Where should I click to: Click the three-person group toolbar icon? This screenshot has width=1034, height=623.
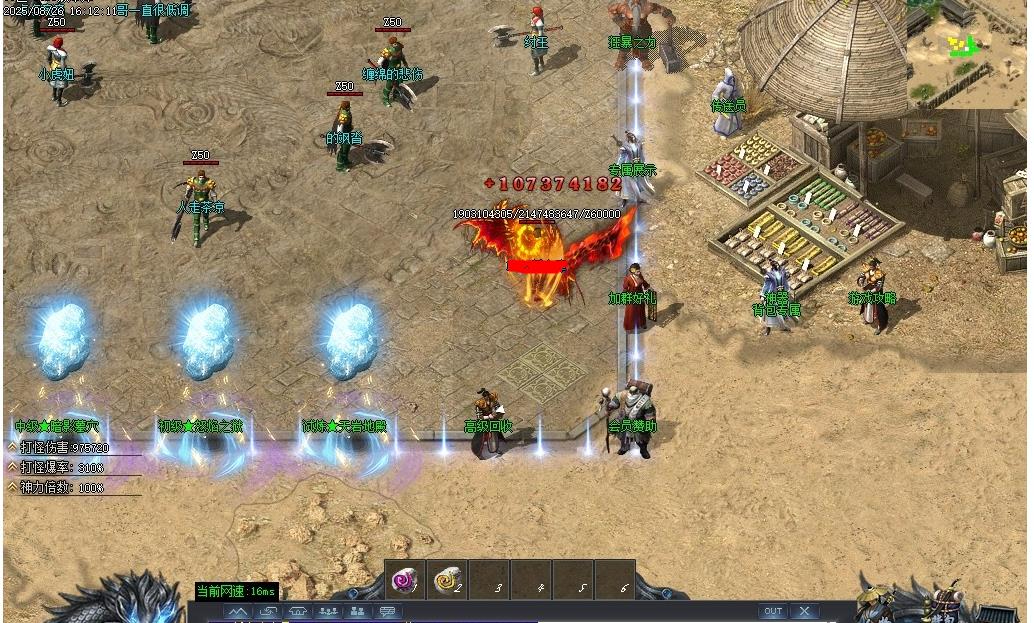[x=327, y=611]
